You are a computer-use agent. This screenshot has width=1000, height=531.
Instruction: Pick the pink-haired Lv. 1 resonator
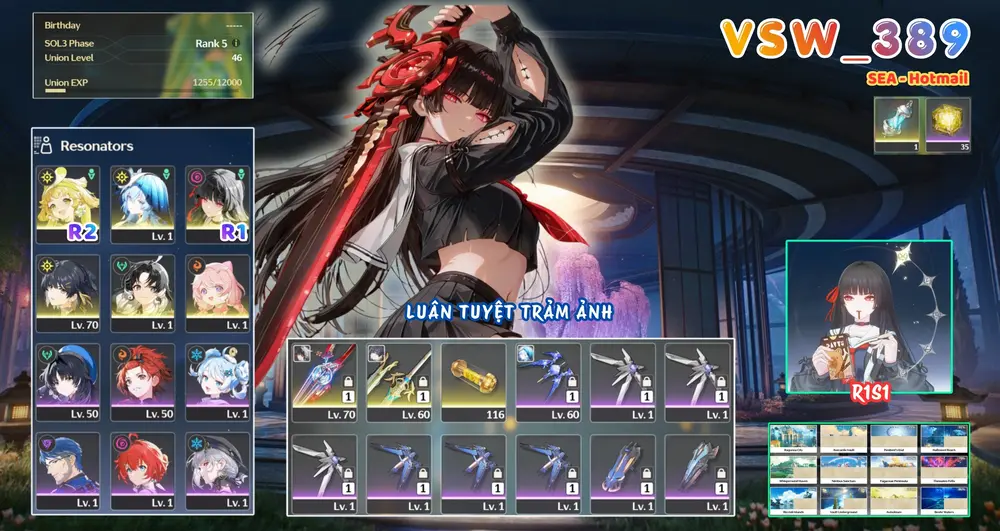217,293
